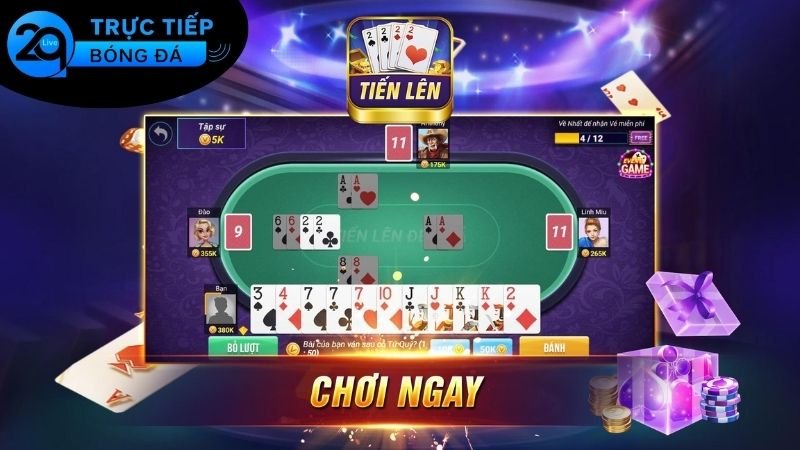Tap the BỎ LƯỢT pass button
The height and width of the screenshot is (450, 800).
(242, 348)
